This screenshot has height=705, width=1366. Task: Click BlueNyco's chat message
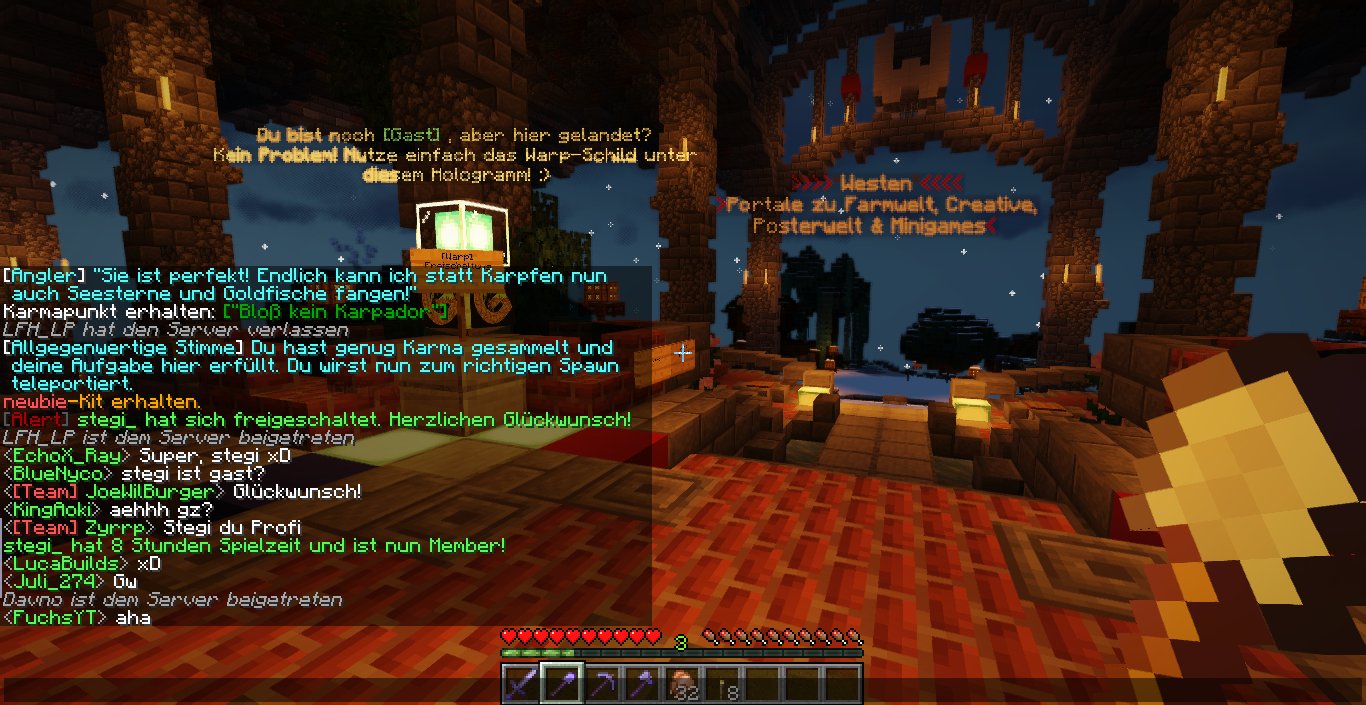click(205, 474)
